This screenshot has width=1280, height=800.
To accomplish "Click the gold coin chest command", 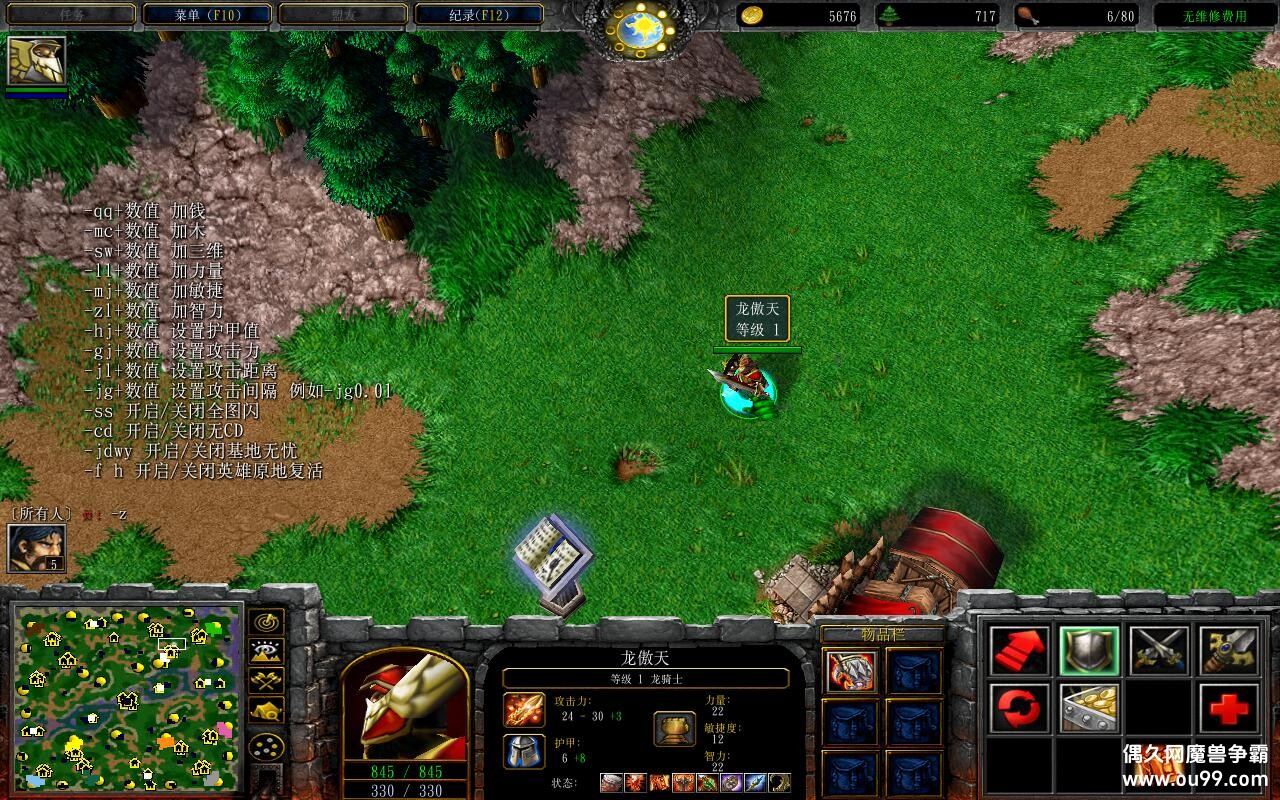I will tap(1089, 709).
